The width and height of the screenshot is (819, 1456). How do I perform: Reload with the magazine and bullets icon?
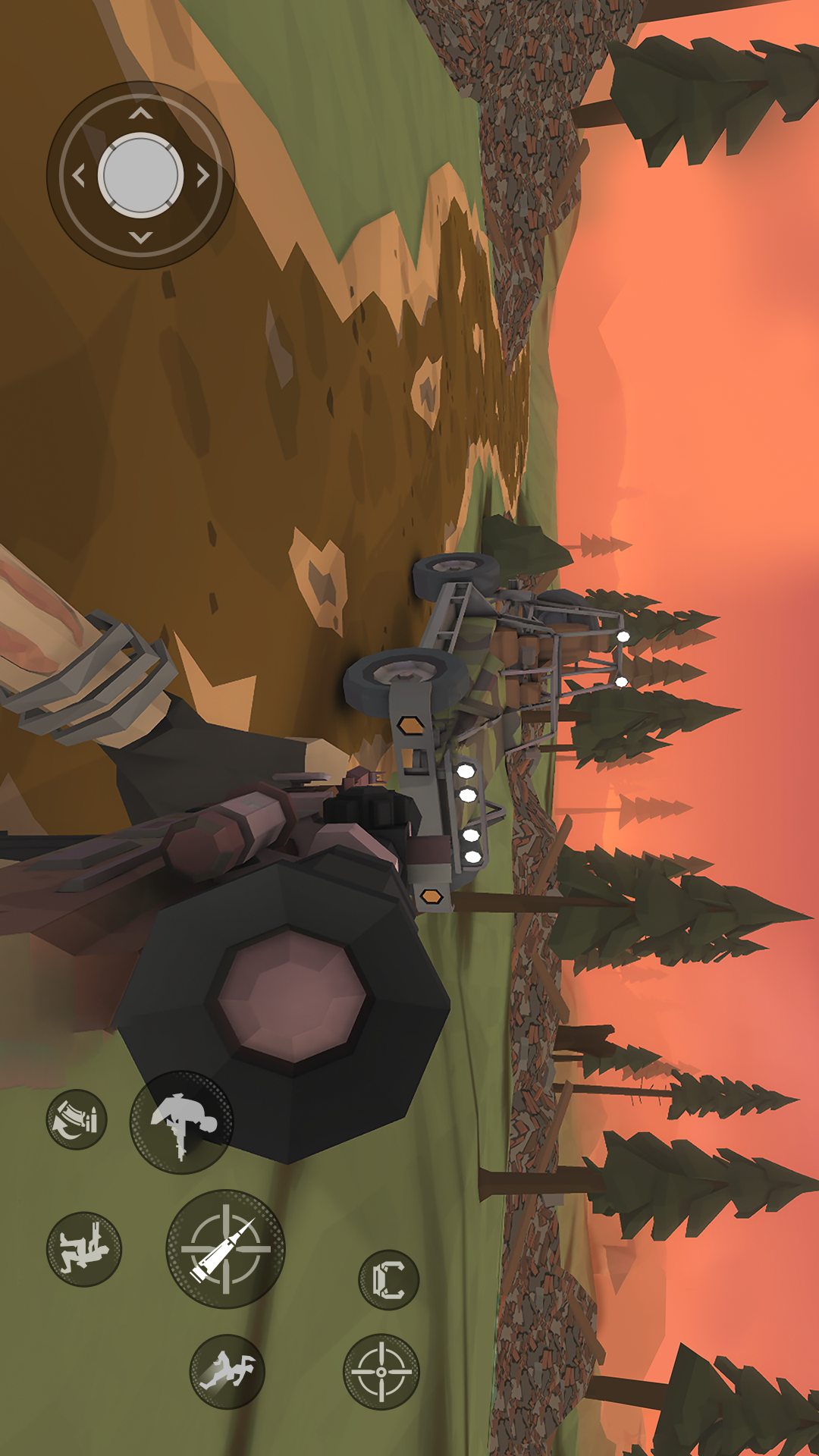pos(77,1119)
